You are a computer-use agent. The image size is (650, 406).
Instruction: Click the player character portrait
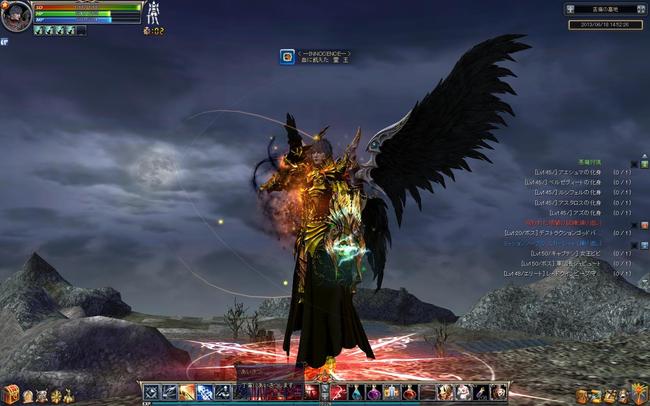16,16
